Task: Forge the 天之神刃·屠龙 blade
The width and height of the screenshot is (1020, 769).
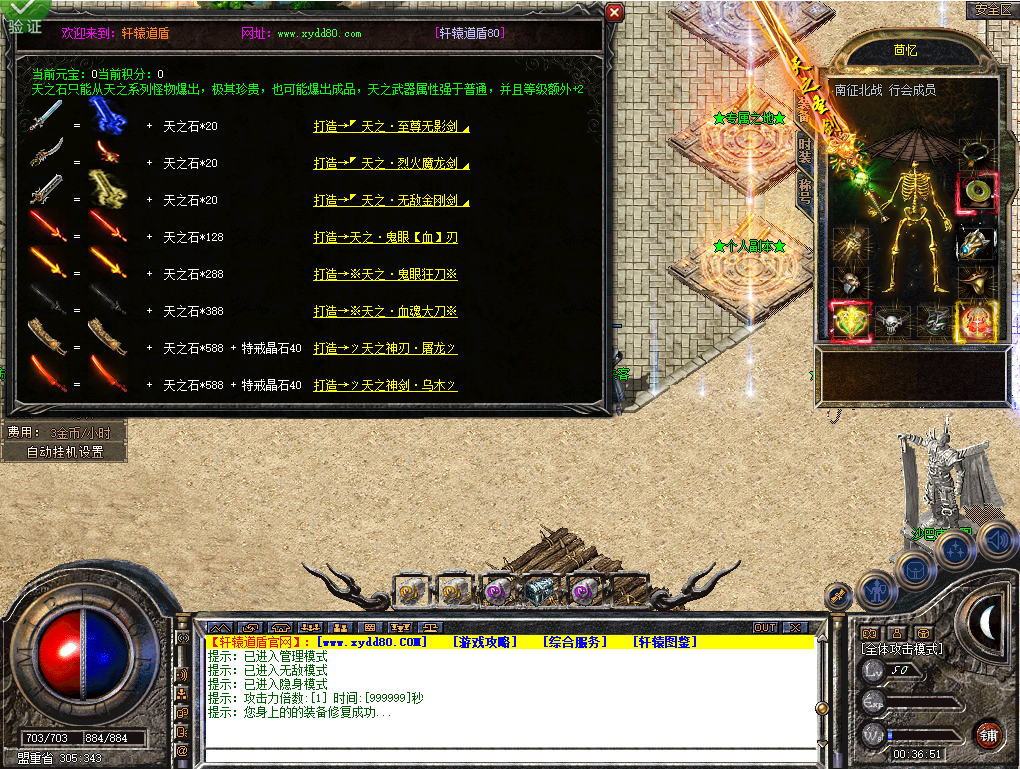Action: [385, 348]
